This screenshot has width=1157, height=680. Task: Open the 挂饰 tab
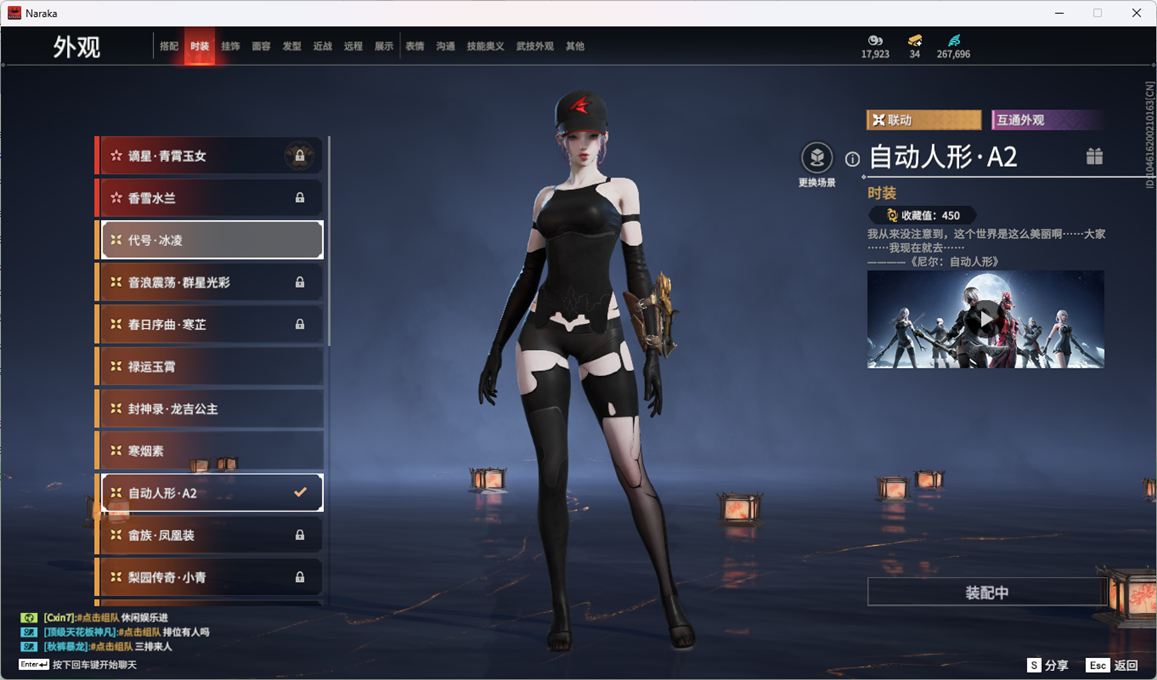pos(230,46)
